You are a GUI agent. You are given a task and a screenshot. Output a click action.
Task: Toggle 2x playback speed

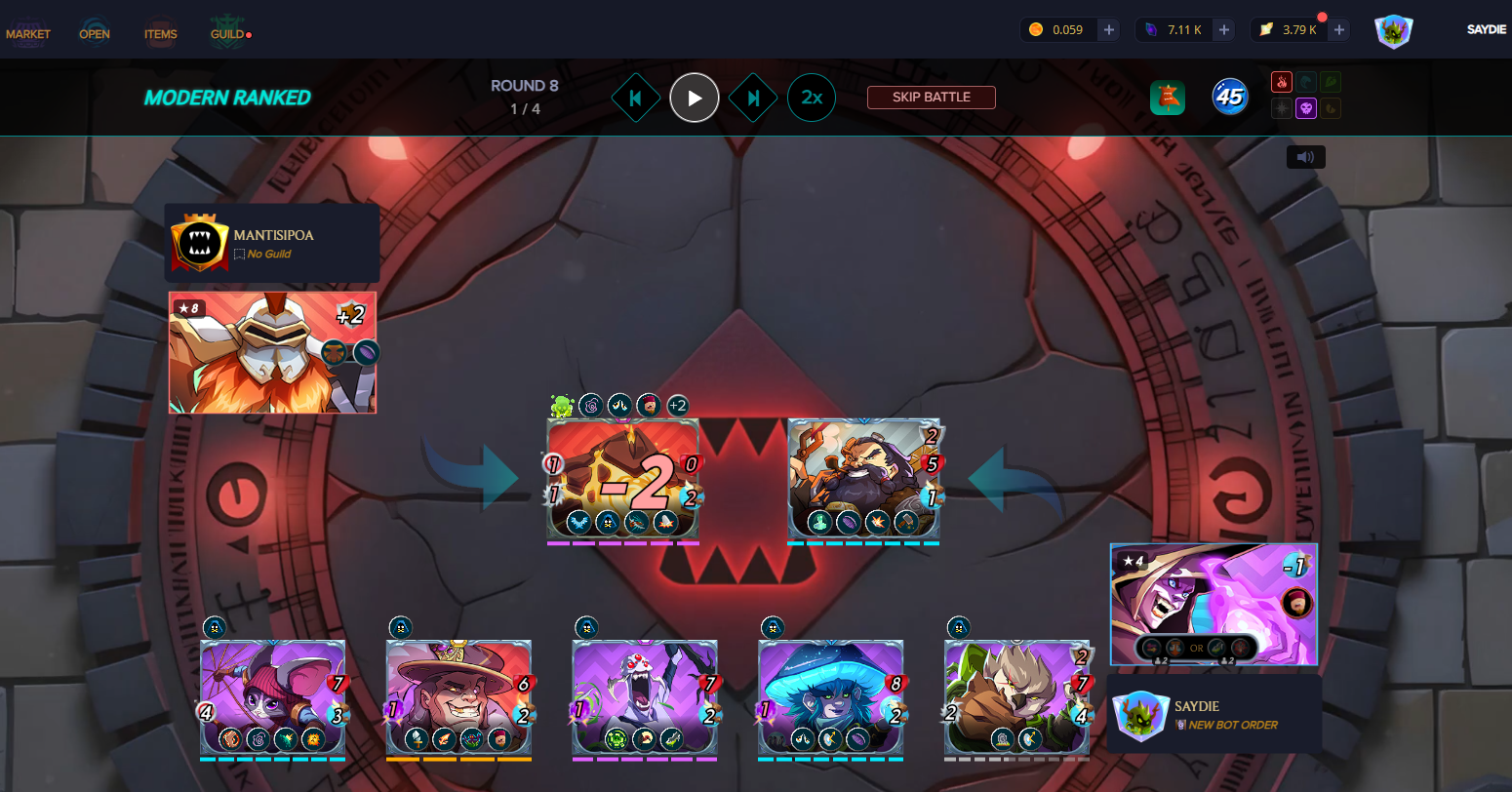tap(812, 98)
